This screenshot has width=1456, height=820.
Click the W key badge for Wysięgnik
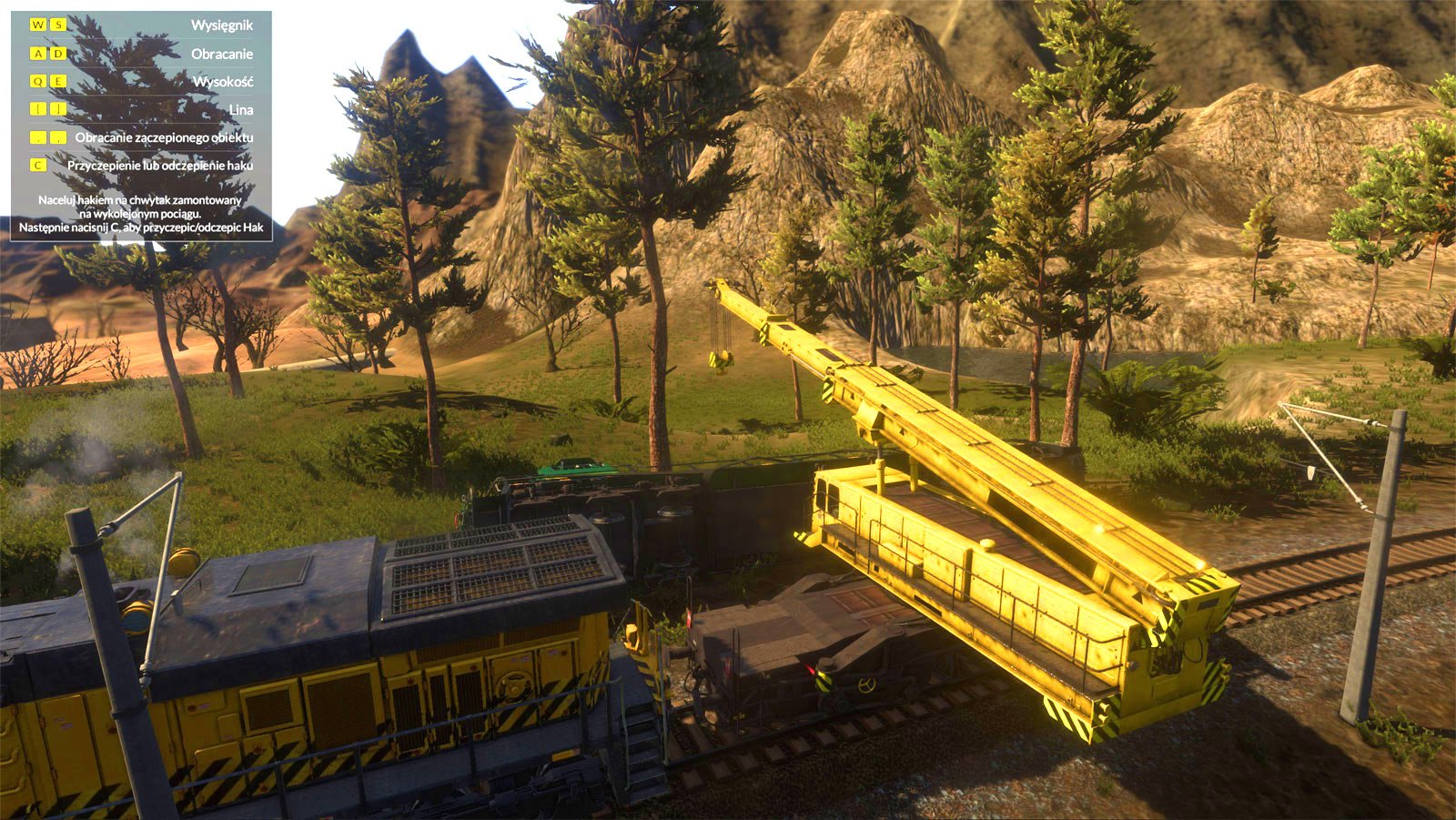pyautogui.click(x=37, y=25)
